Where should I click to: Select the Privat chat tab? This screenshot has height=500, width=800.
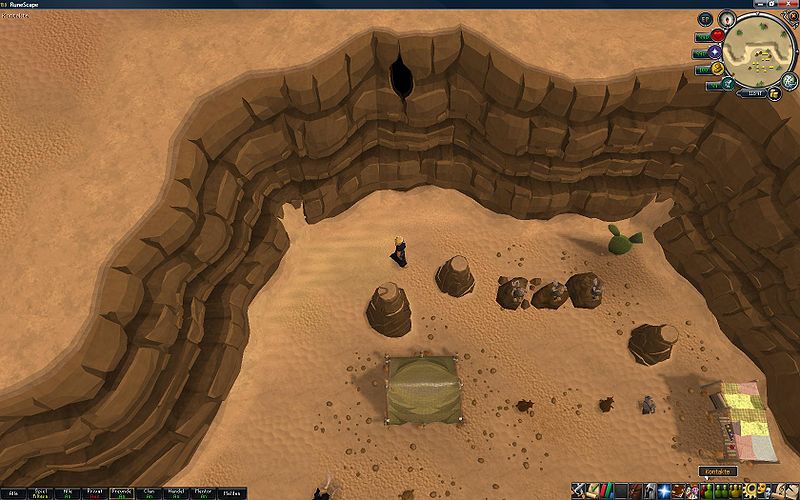click(95, 493)
